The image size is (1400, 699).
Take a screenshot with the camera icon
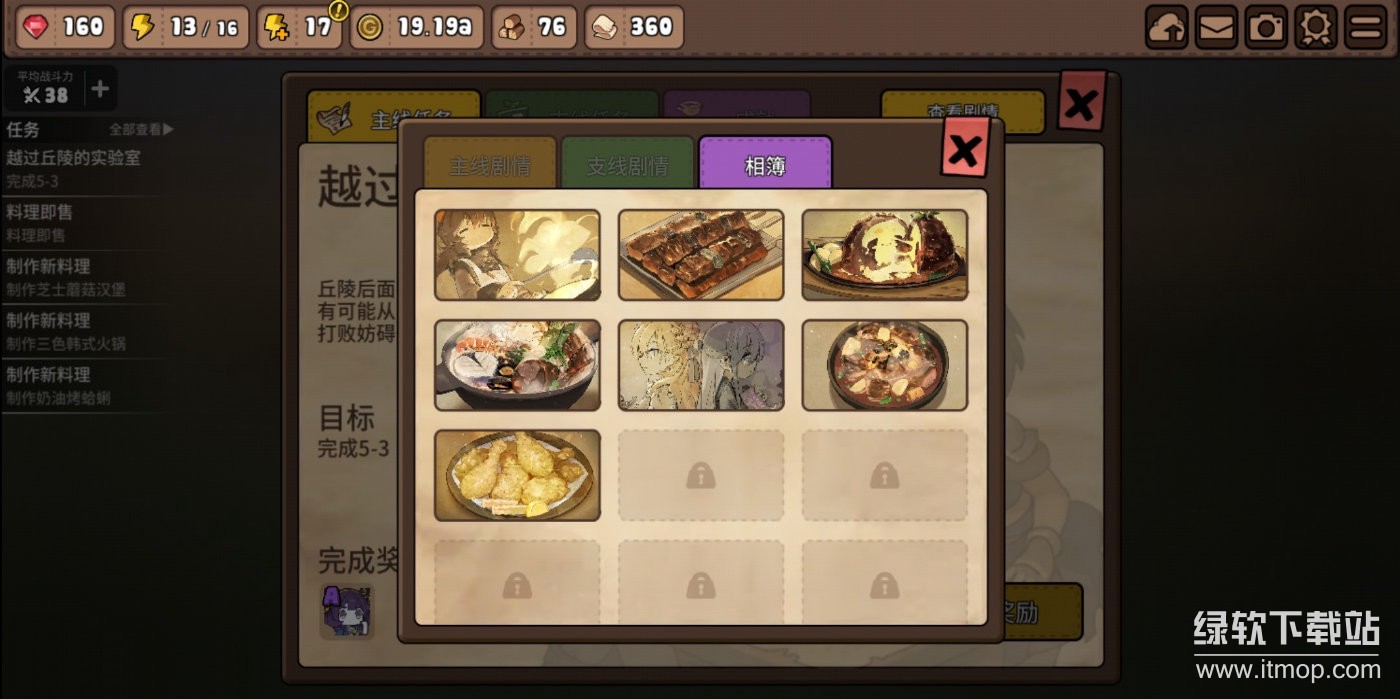pyautogui.click(x=1266, y=28)
